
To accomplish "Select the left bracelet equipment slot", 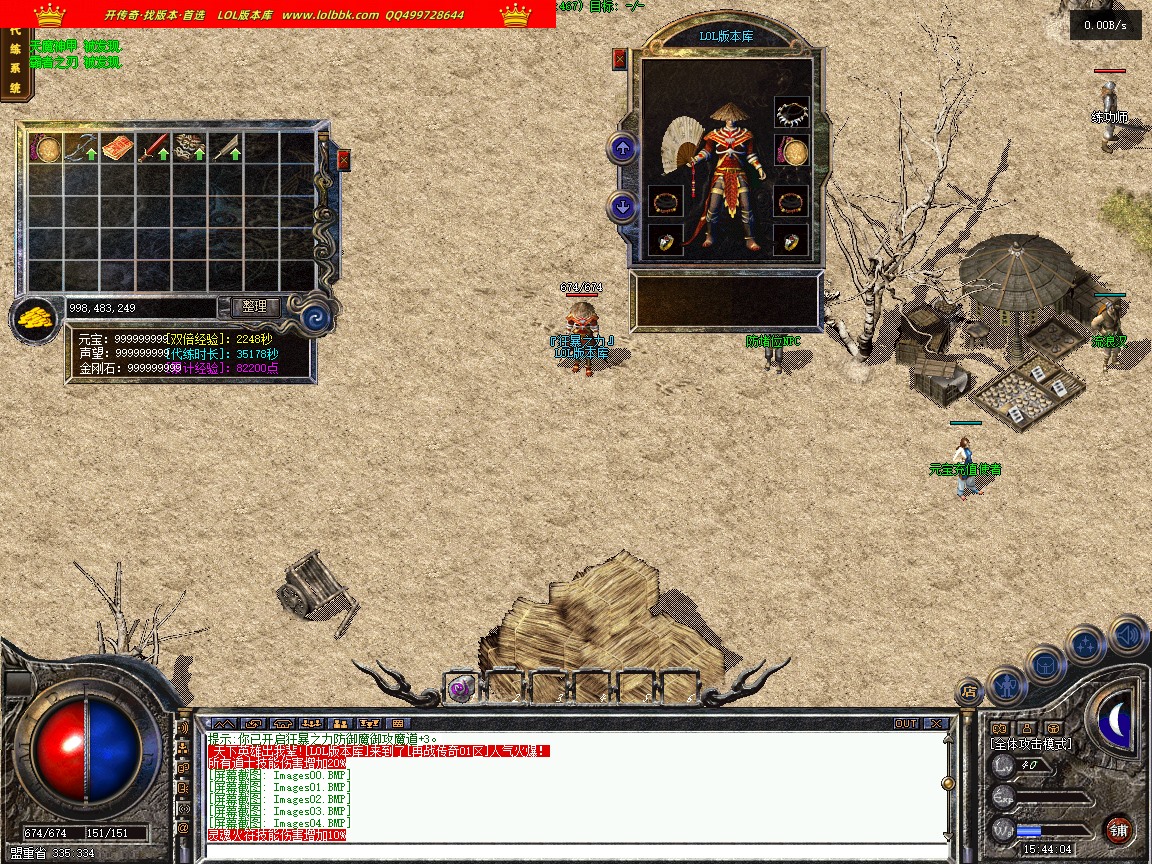I will coord(665,202).
